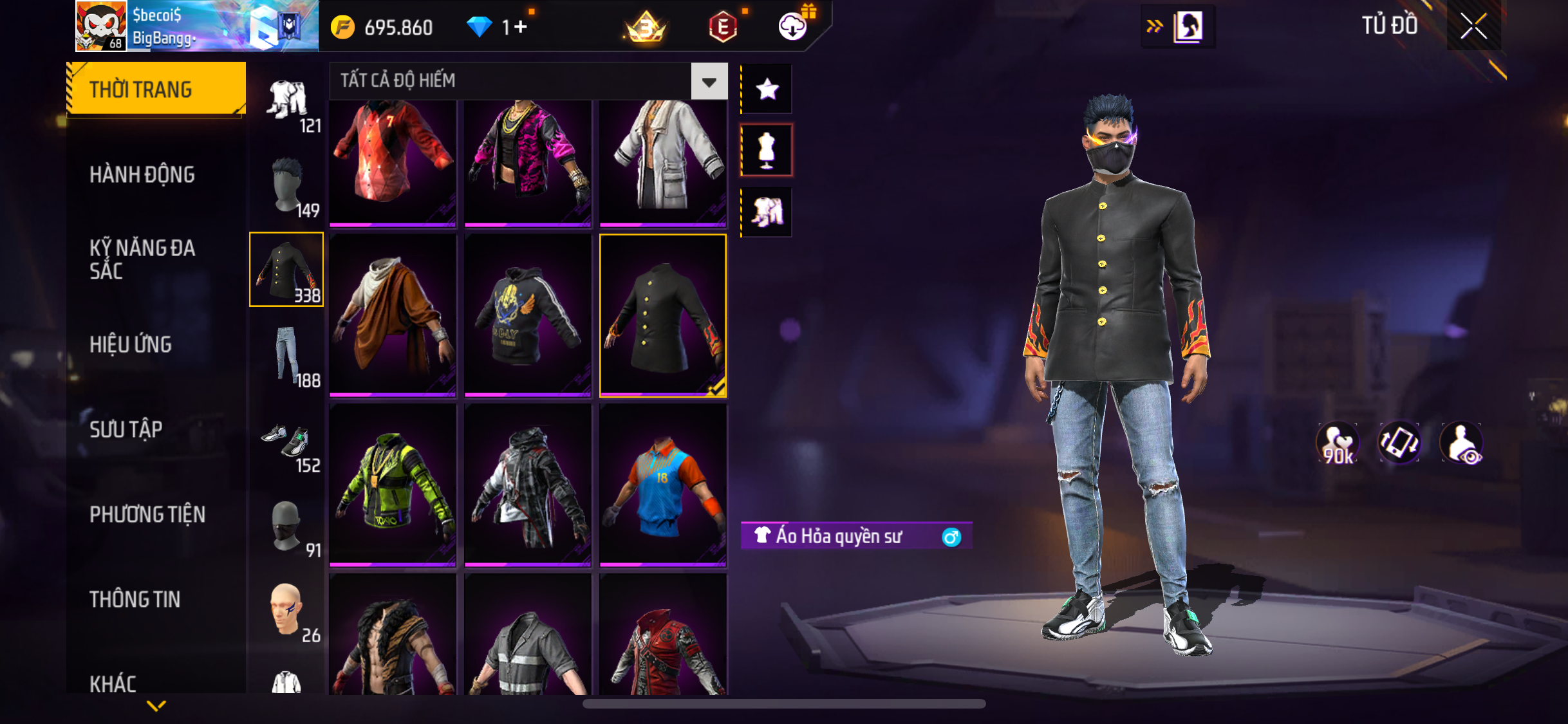Choose the blue number 18 jersey
This screenshot has height=724, width=1568.
[x=663, y=485]
